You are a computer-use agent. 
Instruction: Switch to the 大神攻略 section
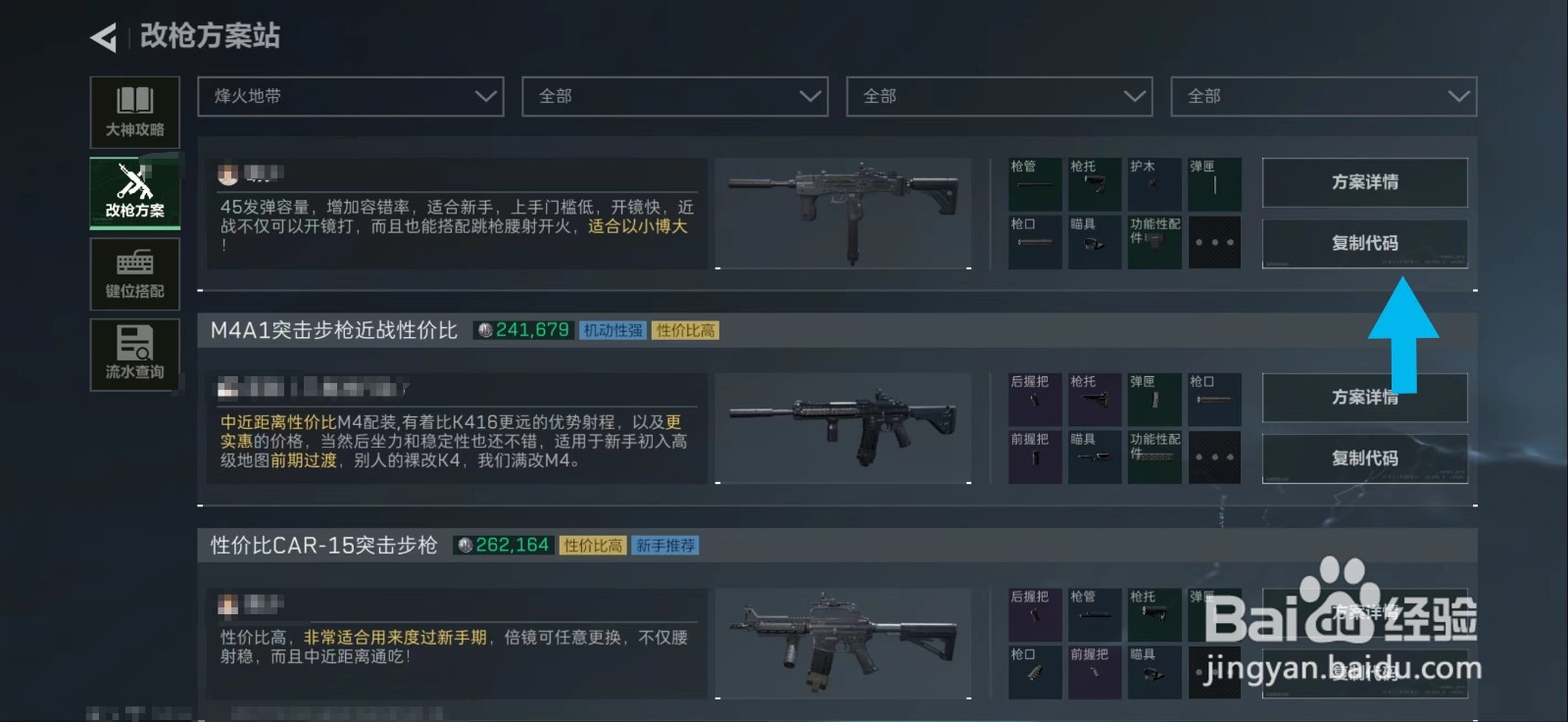134,112
